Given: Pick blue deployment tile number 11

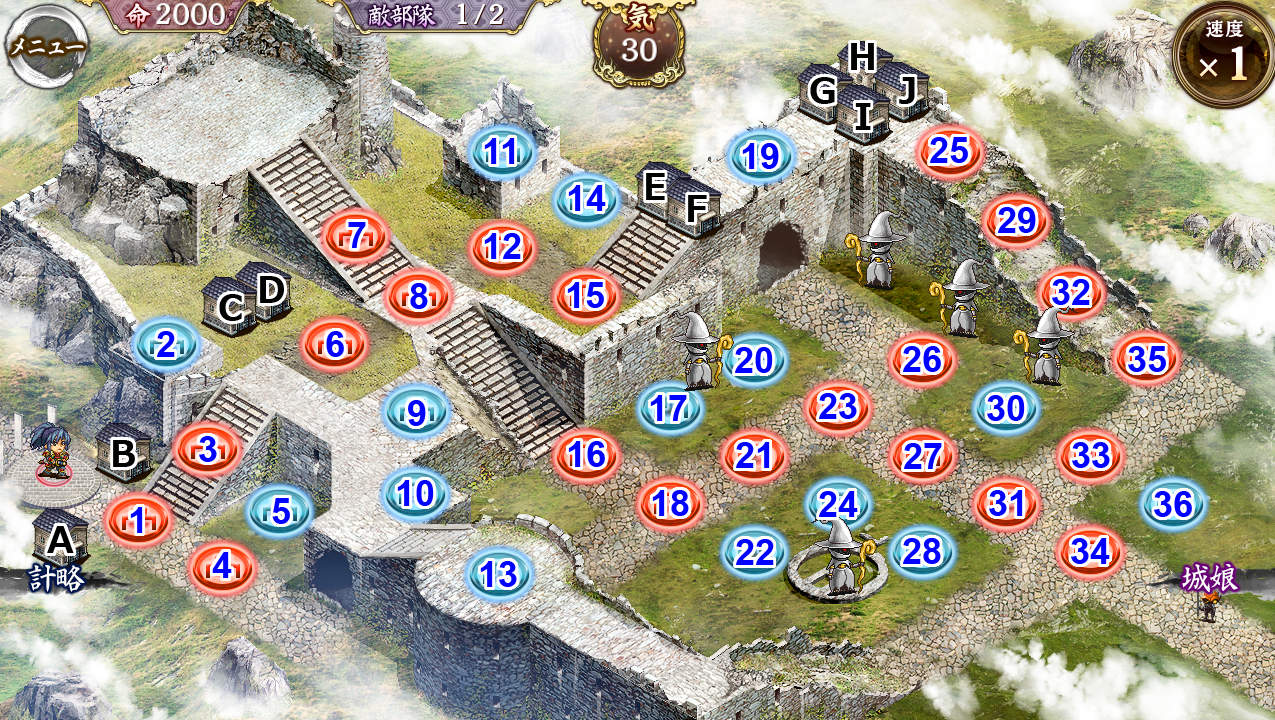Looking at the screenshot, I should 501,153.
